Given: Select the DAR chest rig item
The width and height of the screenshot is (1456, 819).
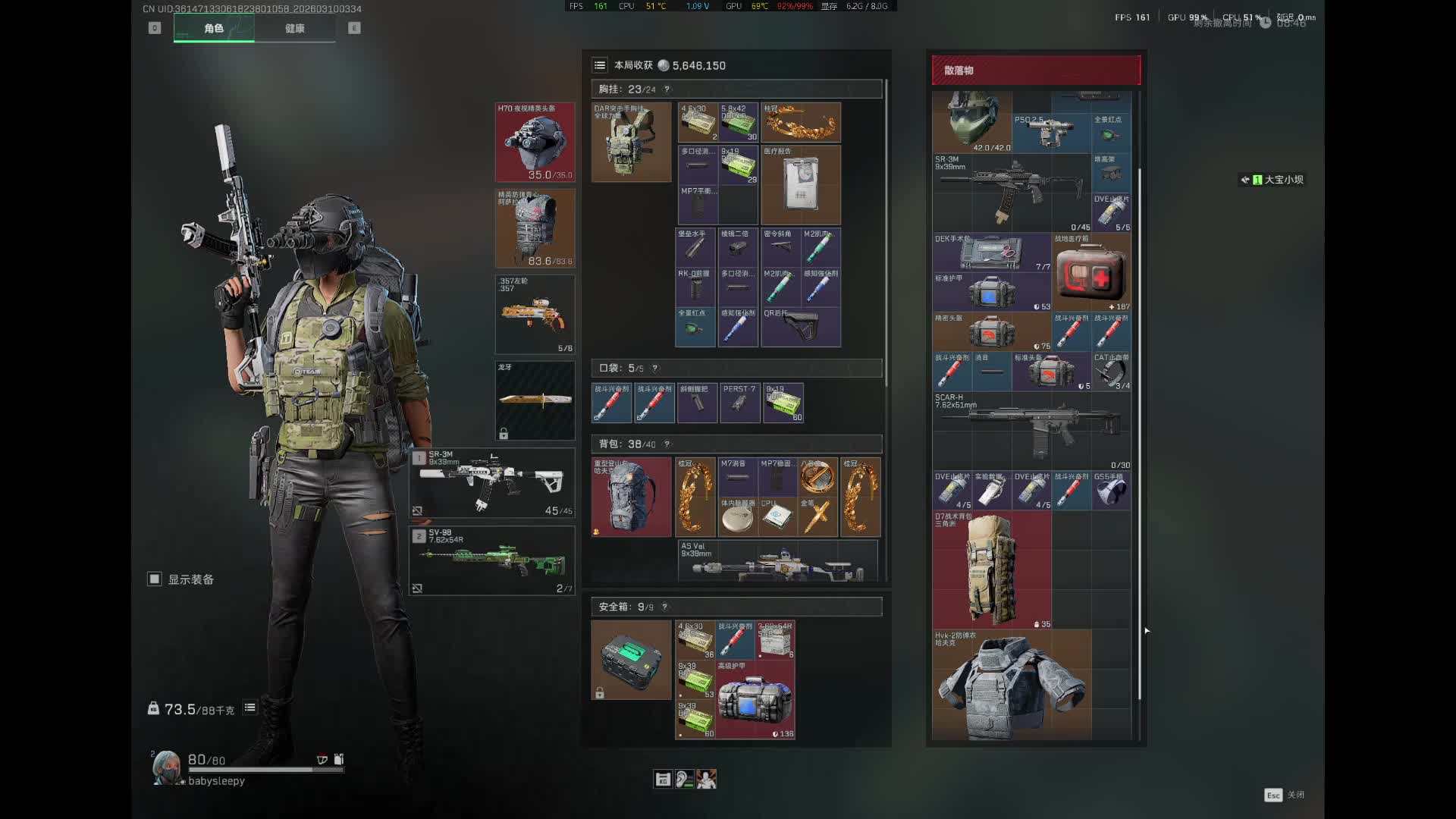Looking at the screenshot, I should pos(631,143).
